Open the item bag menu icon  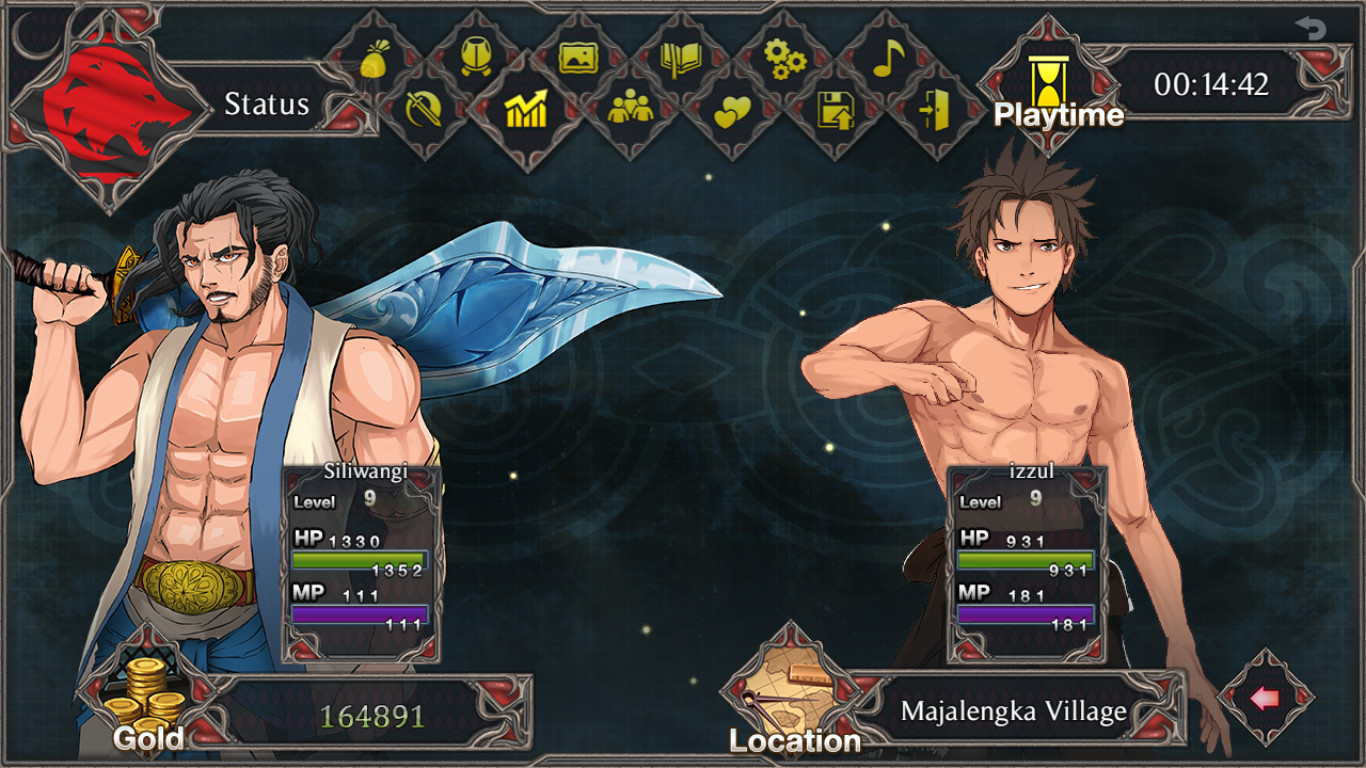tap(374, 60)
